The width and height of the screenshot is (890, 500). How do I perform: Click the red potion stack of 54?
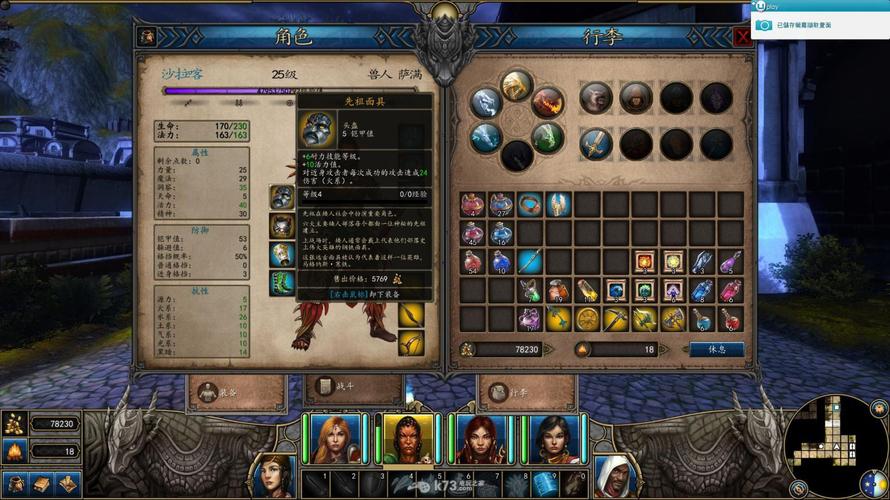(472, 262)
